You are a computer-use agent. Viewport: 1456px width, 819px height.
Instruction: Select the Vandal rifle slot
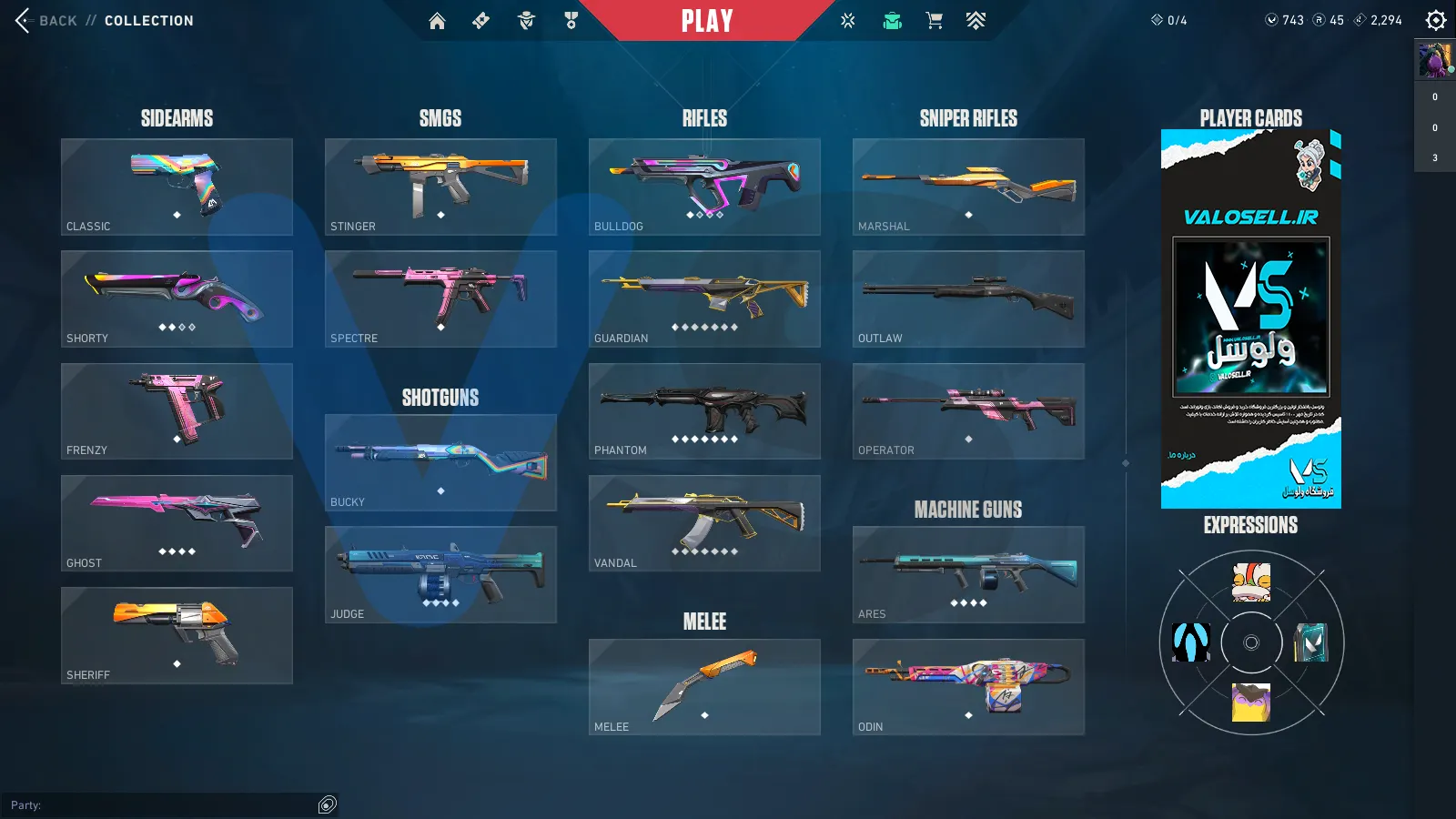click(704, 523)
